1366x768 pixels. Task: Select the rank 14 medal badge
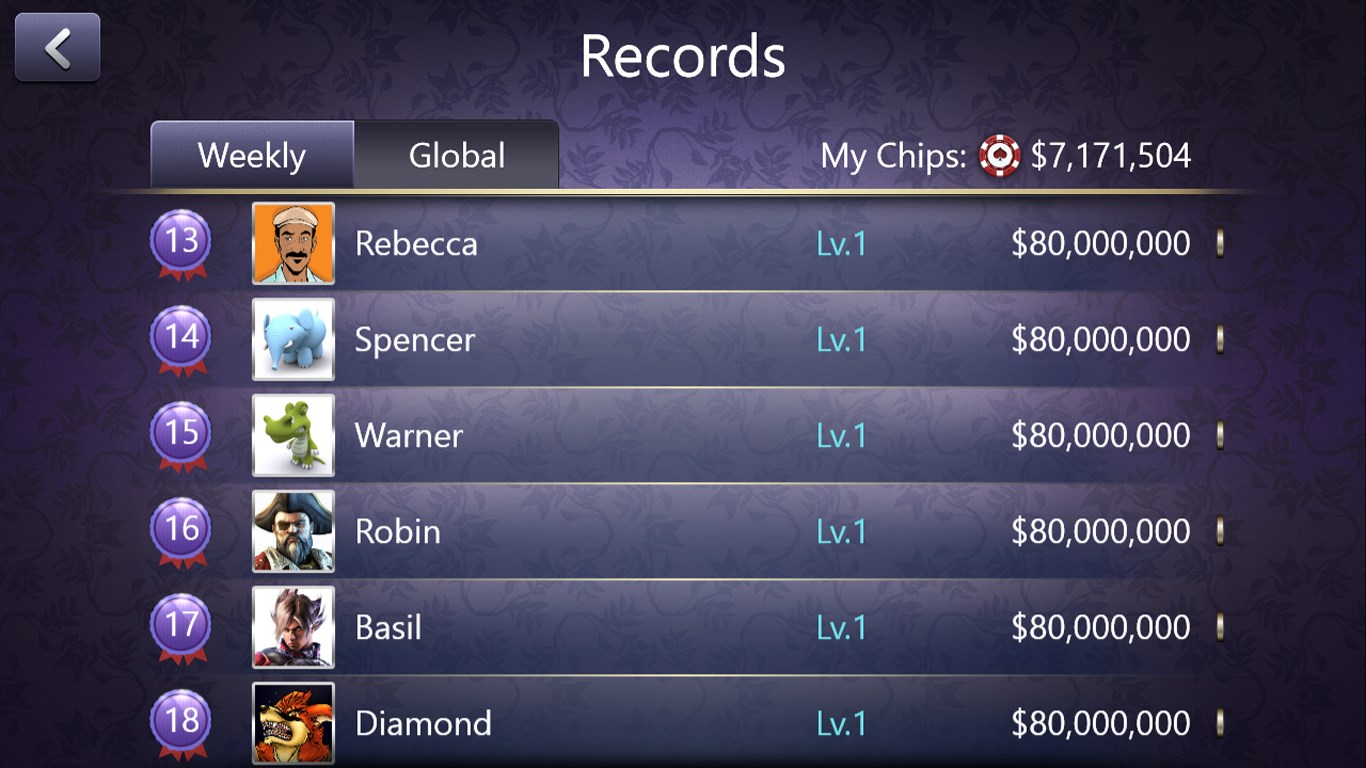pyautogui.click(x=181, y=339)
